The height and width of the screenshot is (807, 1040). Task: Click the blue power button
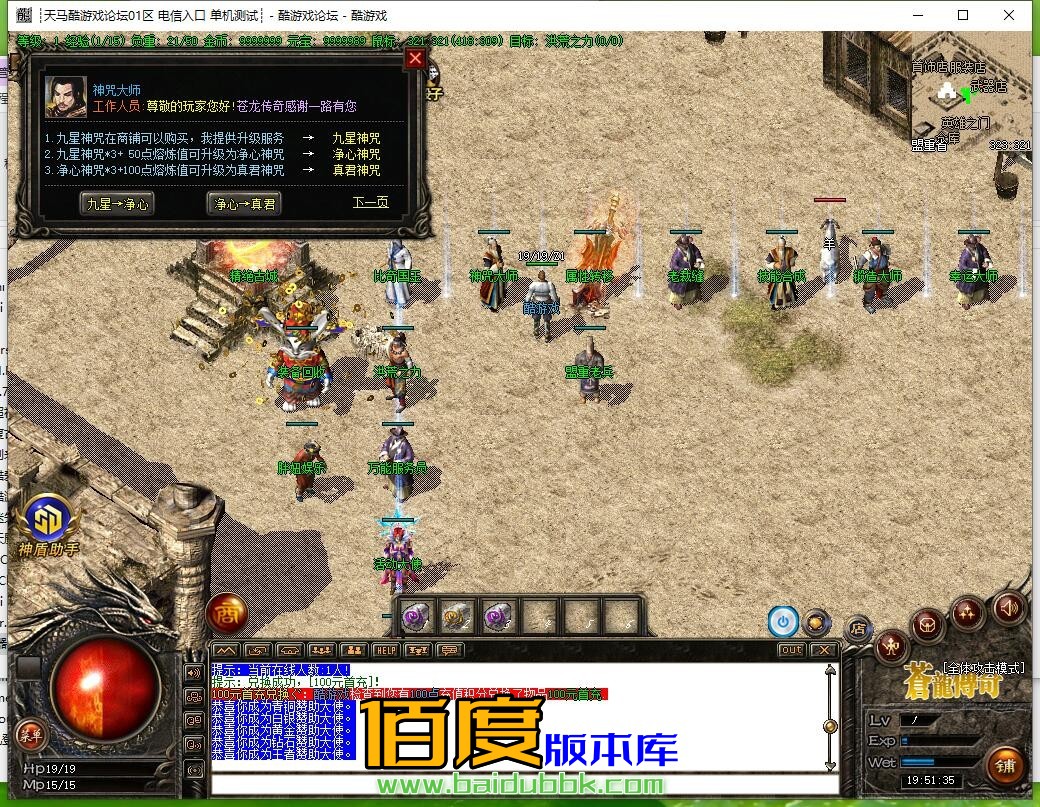(782, 621)
